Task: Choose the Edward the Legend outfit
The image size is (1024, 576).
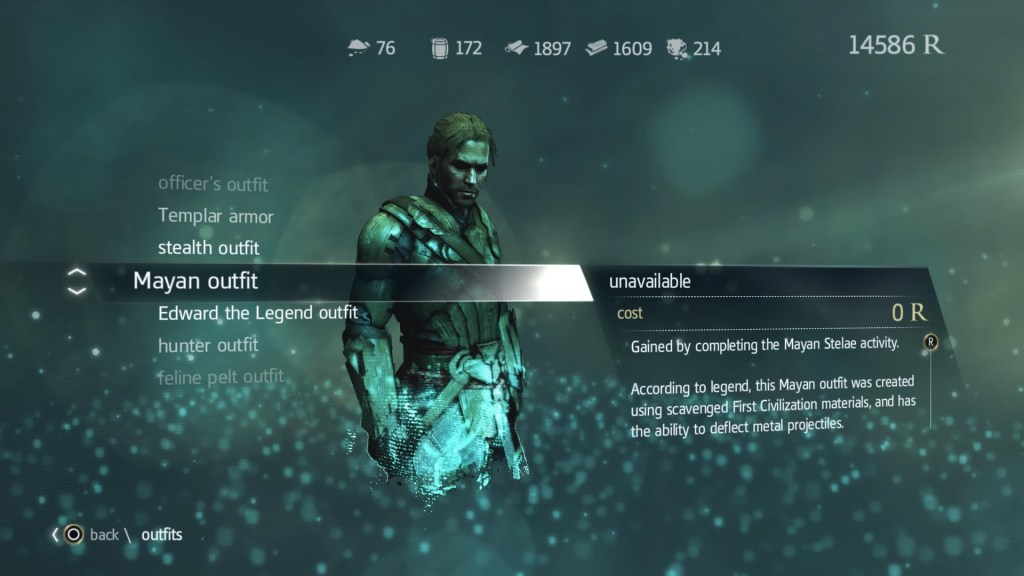Action: [258, 313]
